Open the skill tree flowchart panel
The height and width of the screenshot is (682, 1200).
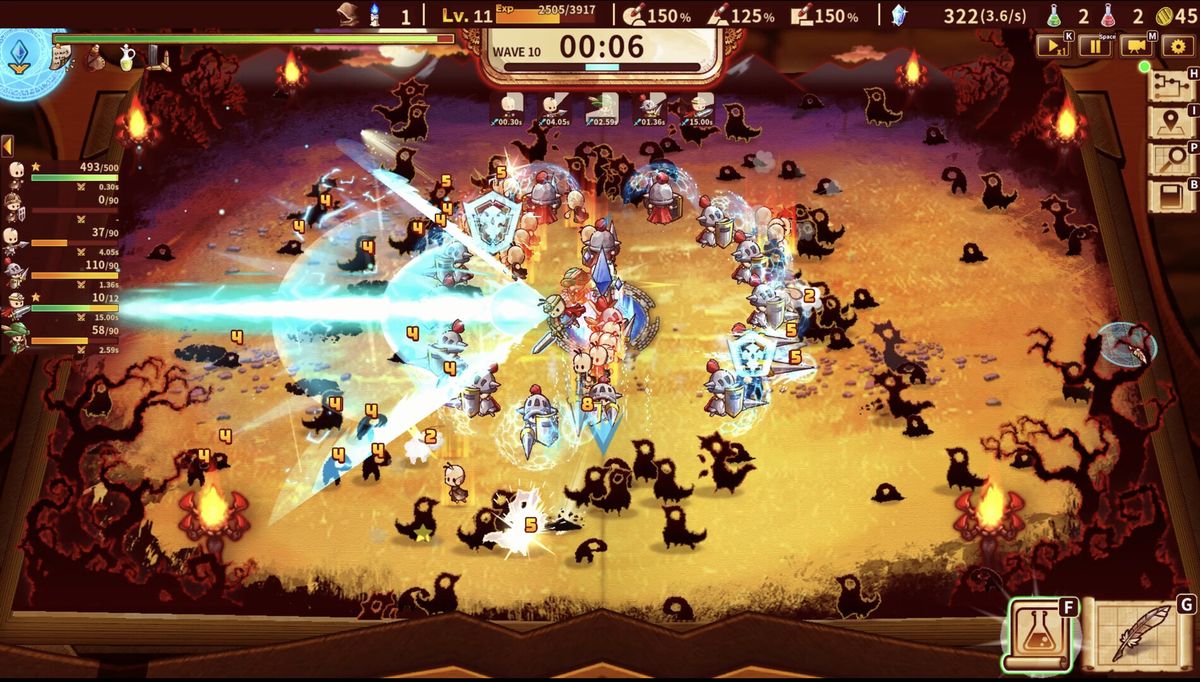[1168, 86]
